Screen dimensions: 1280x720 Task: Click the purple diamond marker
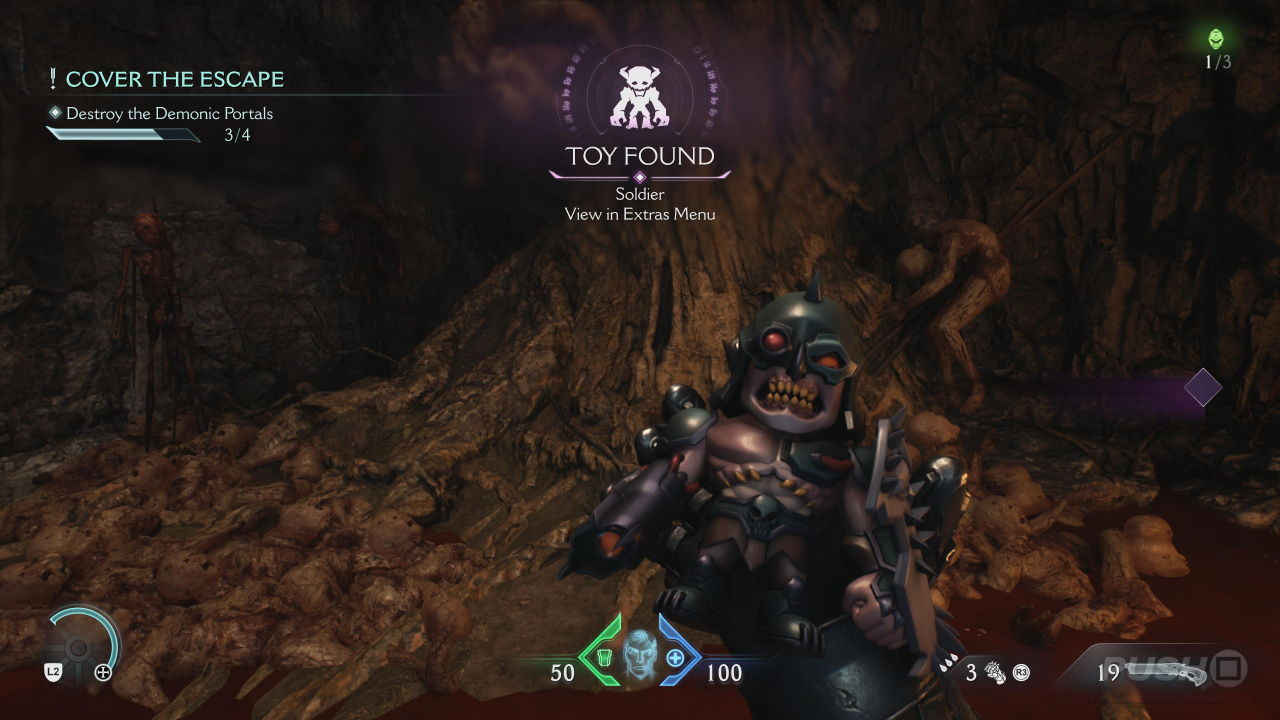[1202, 387]
